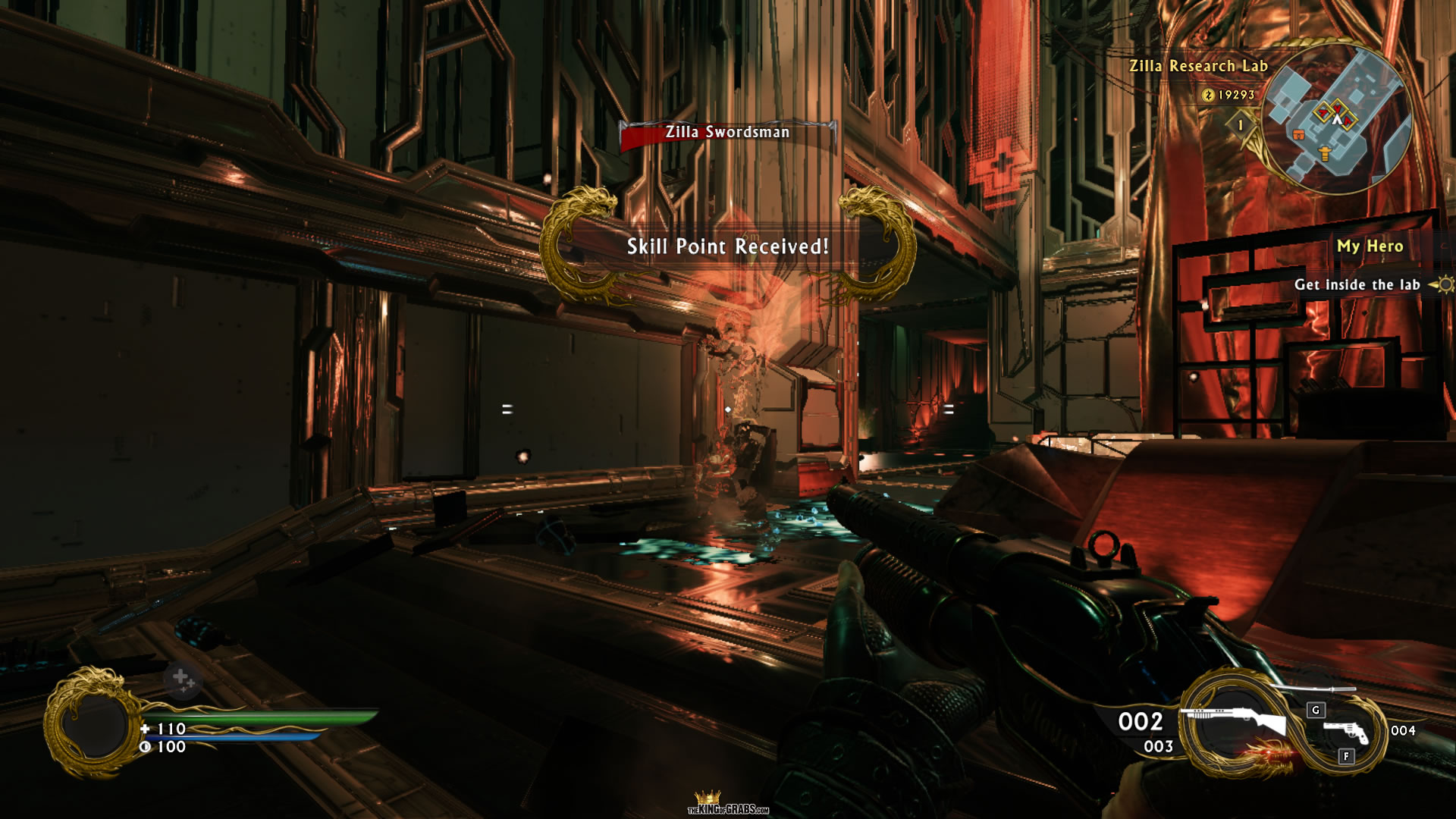
Task: Click the orange chest marker on minimap
Action: tap(1298, 135)
